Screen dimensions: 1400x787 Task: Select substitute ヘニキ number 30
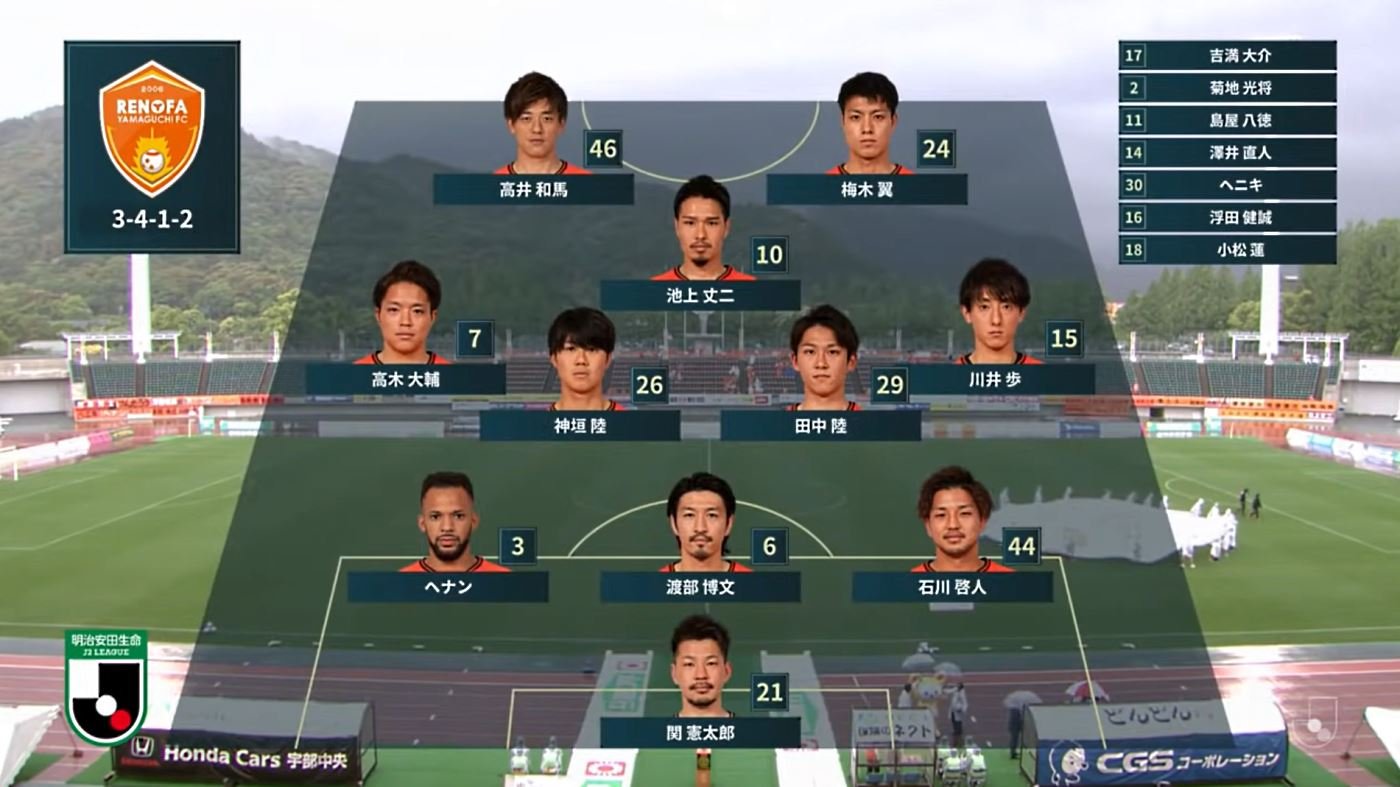(x=1227, y=185)
